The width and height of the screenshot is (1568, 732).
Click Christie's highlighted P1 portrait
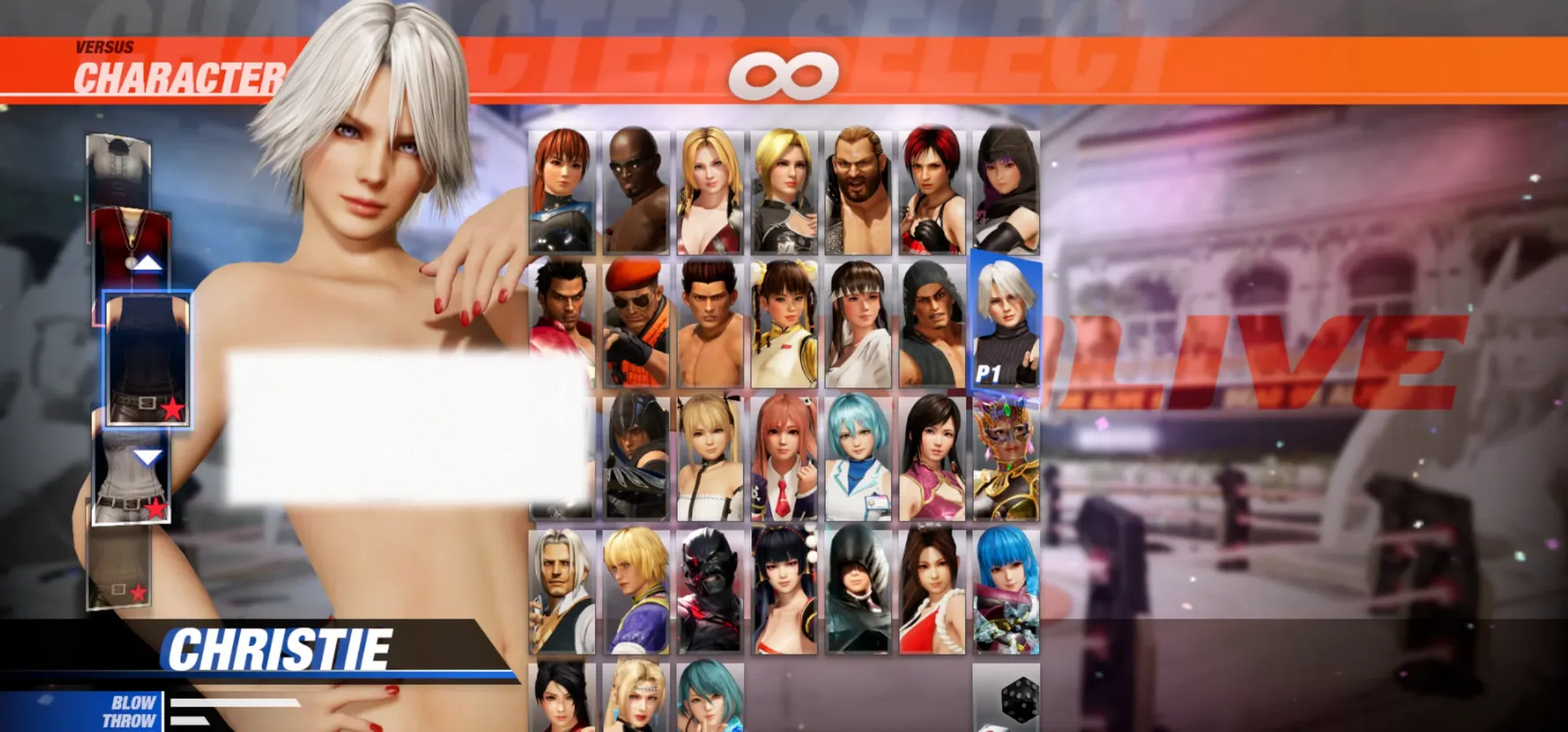1006,322
